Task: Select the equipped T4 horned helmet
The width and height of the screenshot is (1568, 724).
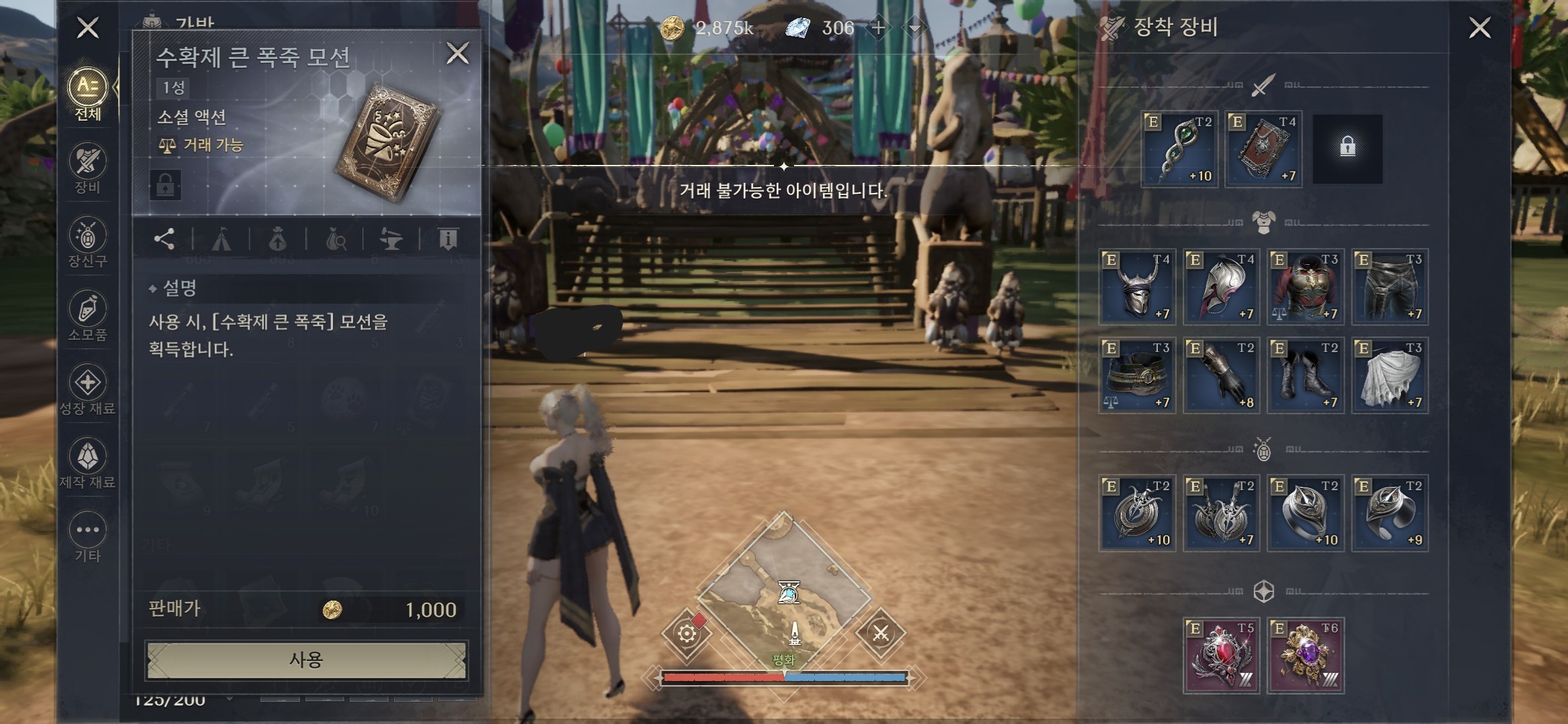Action: pyautogui.click(x=1137, y=287)
